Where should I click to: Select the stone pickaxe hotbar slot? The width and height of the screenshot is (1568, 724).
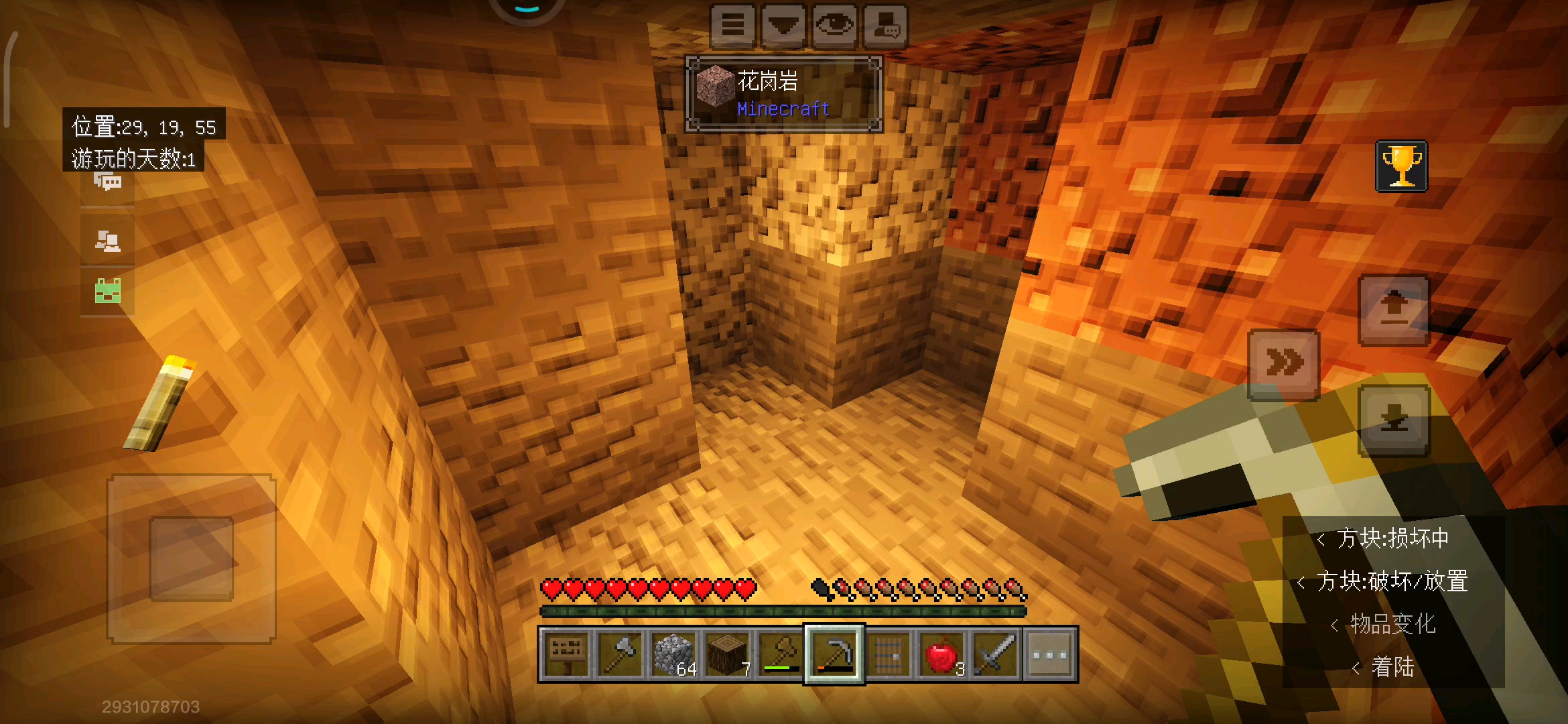[835, 654]
